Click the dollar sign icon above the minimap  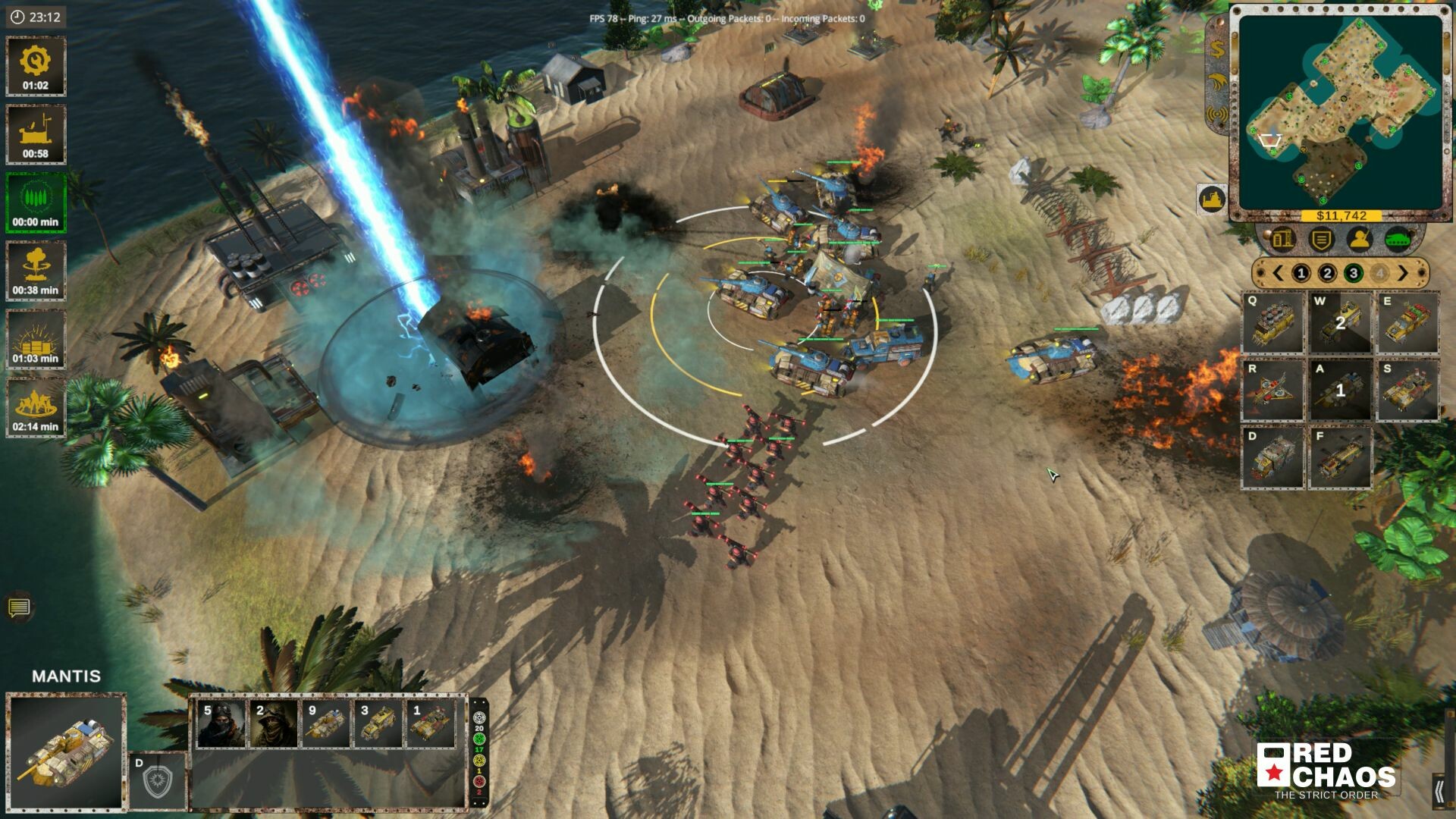click(1216, 49)
